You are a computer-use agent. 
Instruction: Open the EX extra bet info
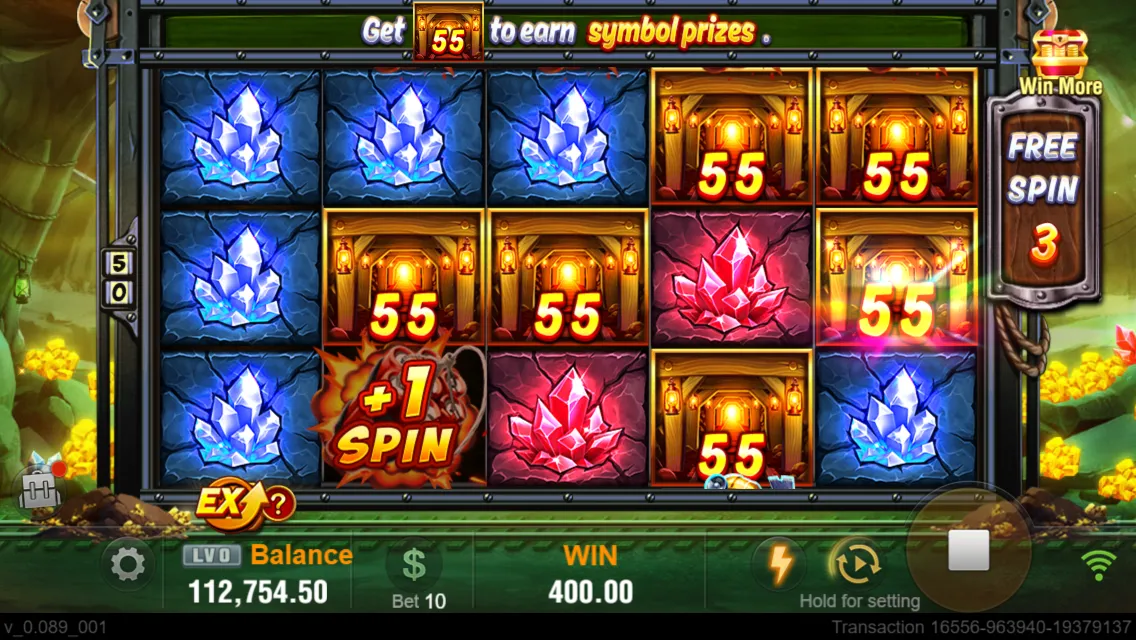pos(244,503)
